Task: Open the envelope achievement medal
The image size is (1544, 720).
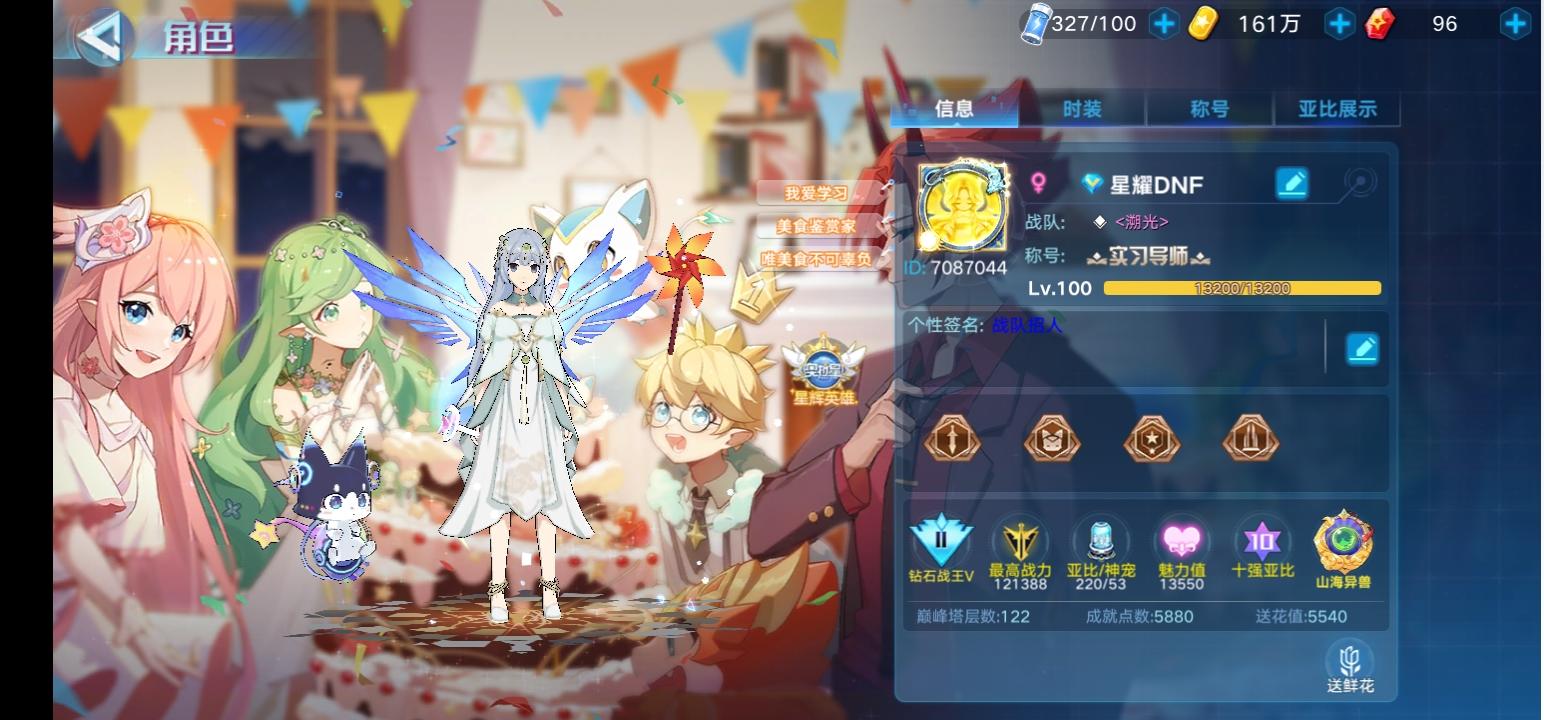Action: pyautogui.click(x=1051, y=438)
